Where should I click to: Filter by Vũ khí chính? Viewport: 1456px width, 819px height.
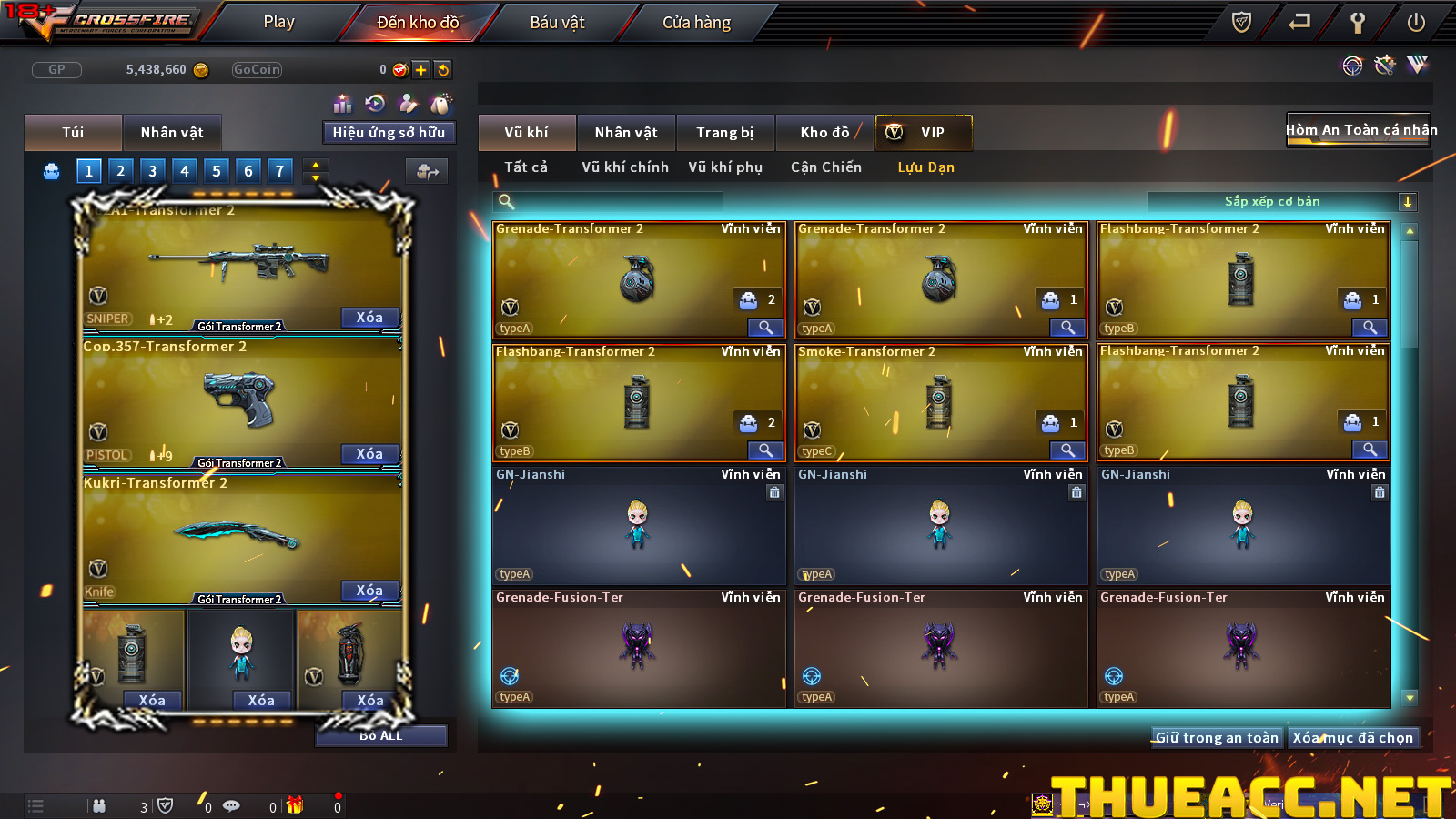[x=625, y=167]
